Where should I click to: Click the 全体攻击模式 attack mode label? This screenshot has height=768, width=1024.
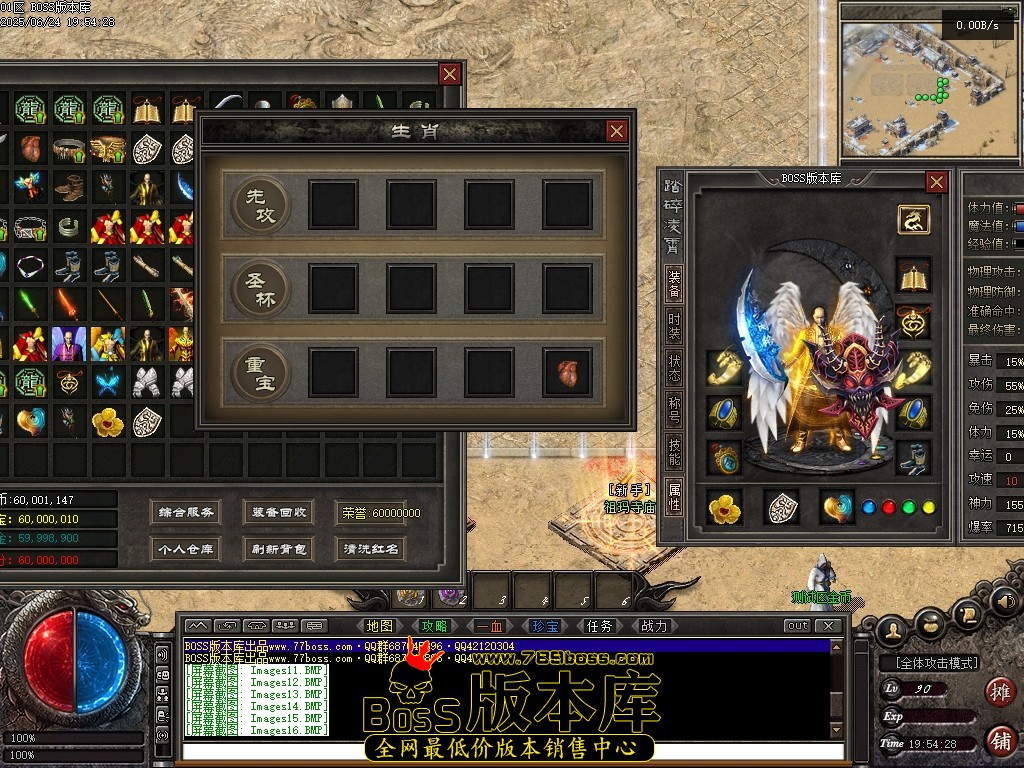coord(929,663)
